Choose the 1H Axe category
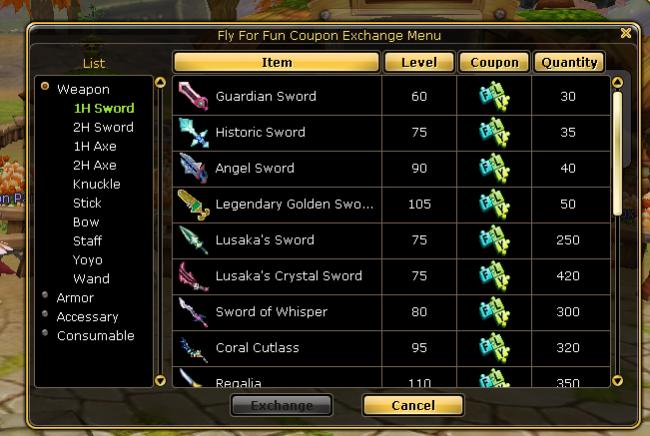 (x=95, y=146)
